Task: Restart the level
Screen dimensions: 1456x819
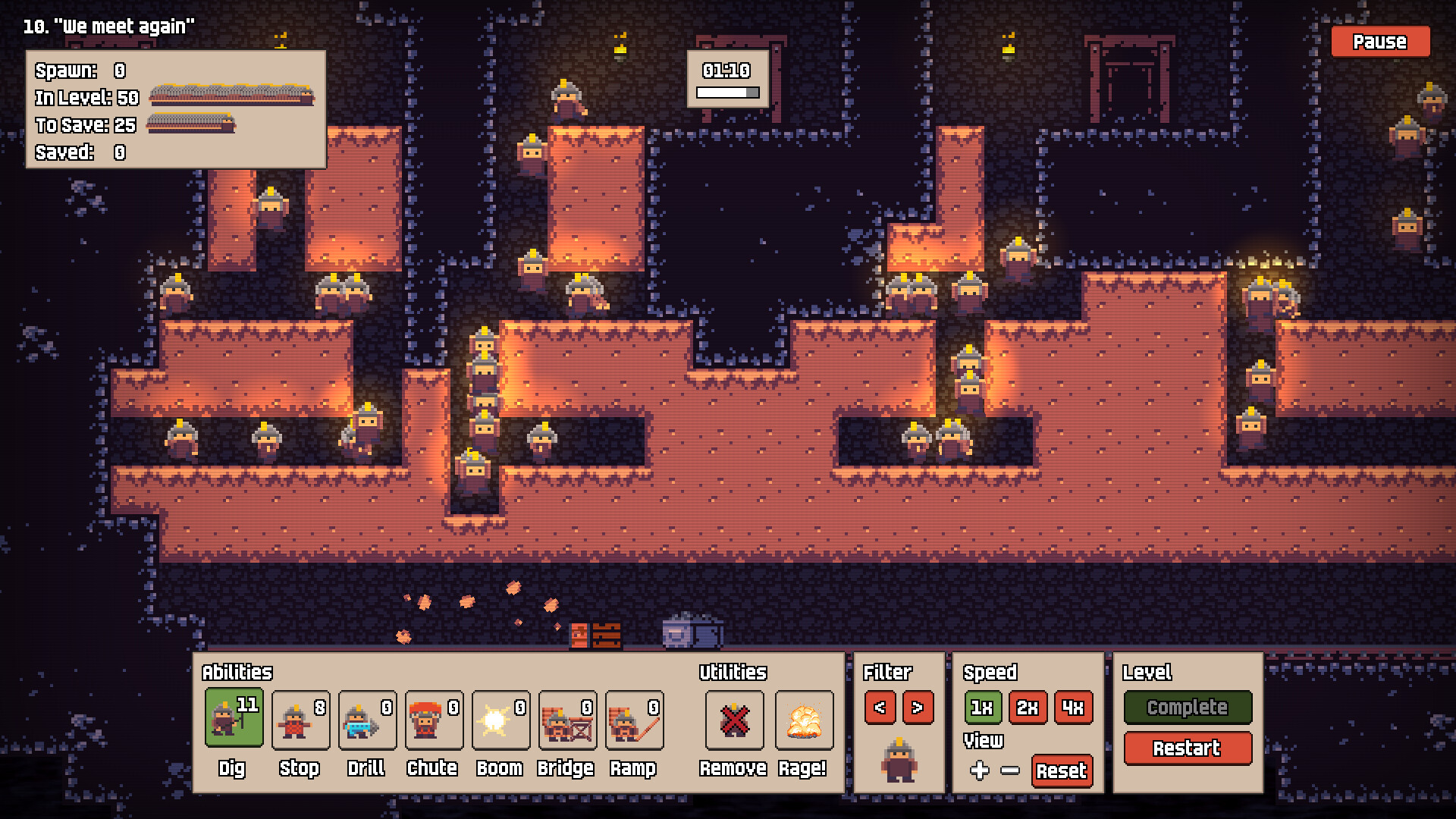Action: (1187, 748)
